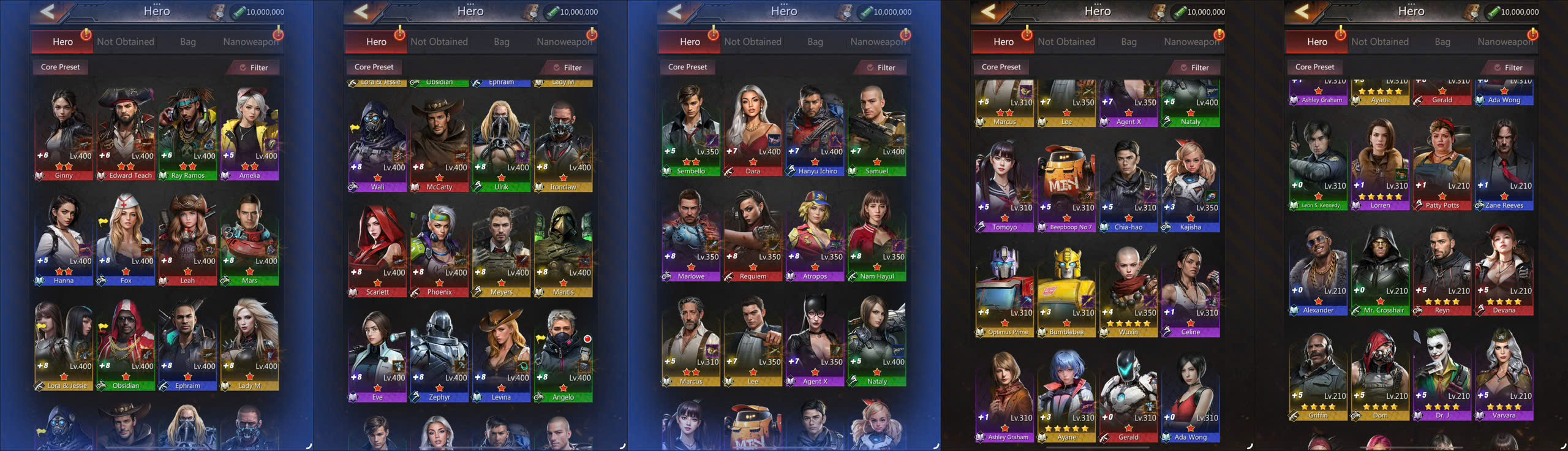The image size is (1568, 451).
Task: Open the Angelo hero card
Action: tap(563, 357)
